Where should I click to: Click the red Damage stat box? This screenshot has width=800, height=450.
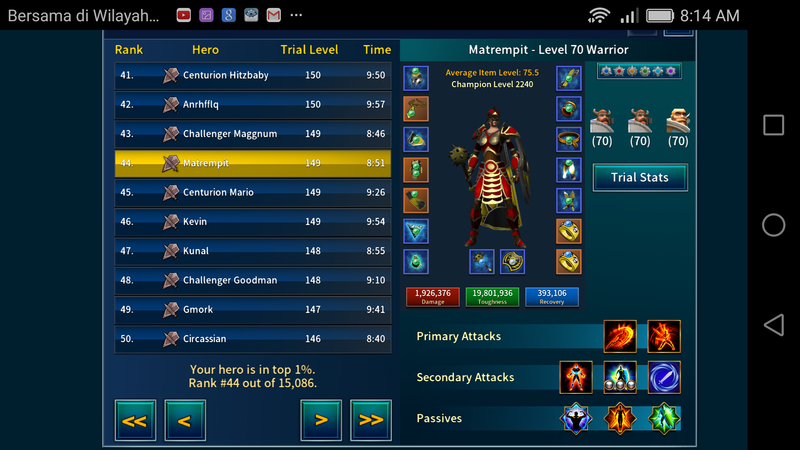click(432, 296)
